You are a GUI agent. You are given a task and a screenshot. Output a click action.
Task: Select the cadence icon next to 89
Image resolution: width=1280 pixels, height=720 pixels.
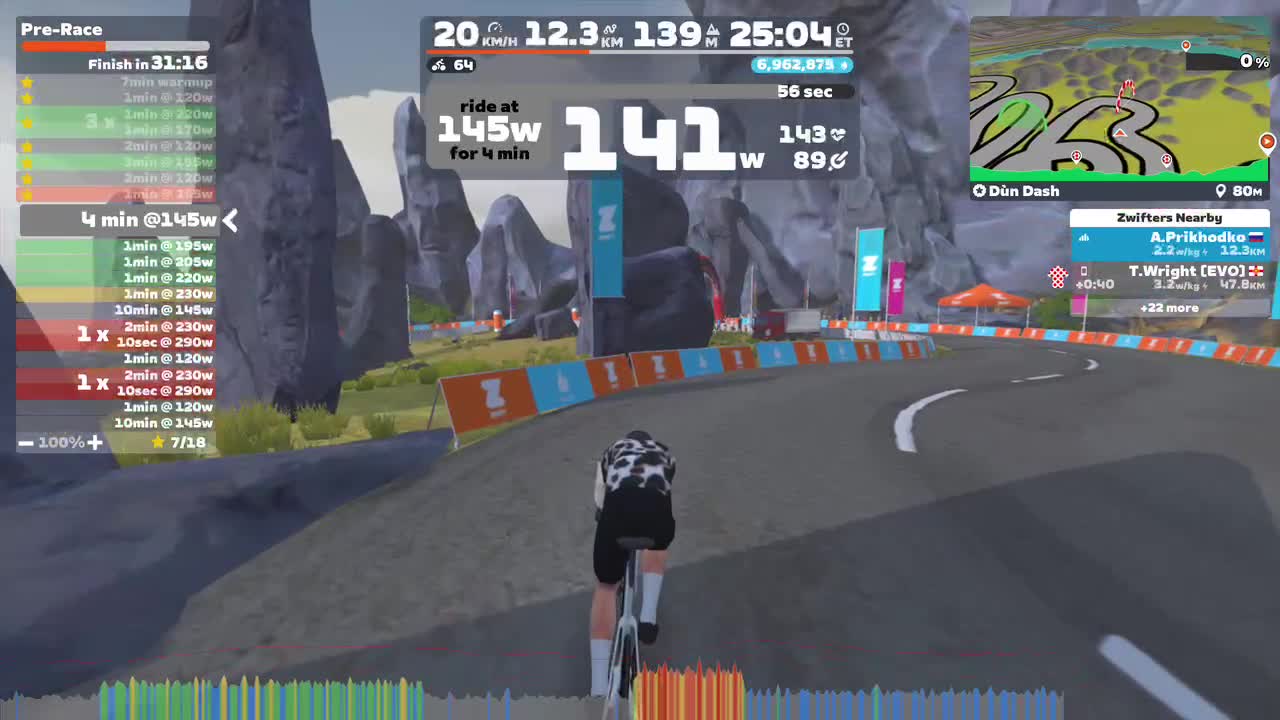pos(839,159)
